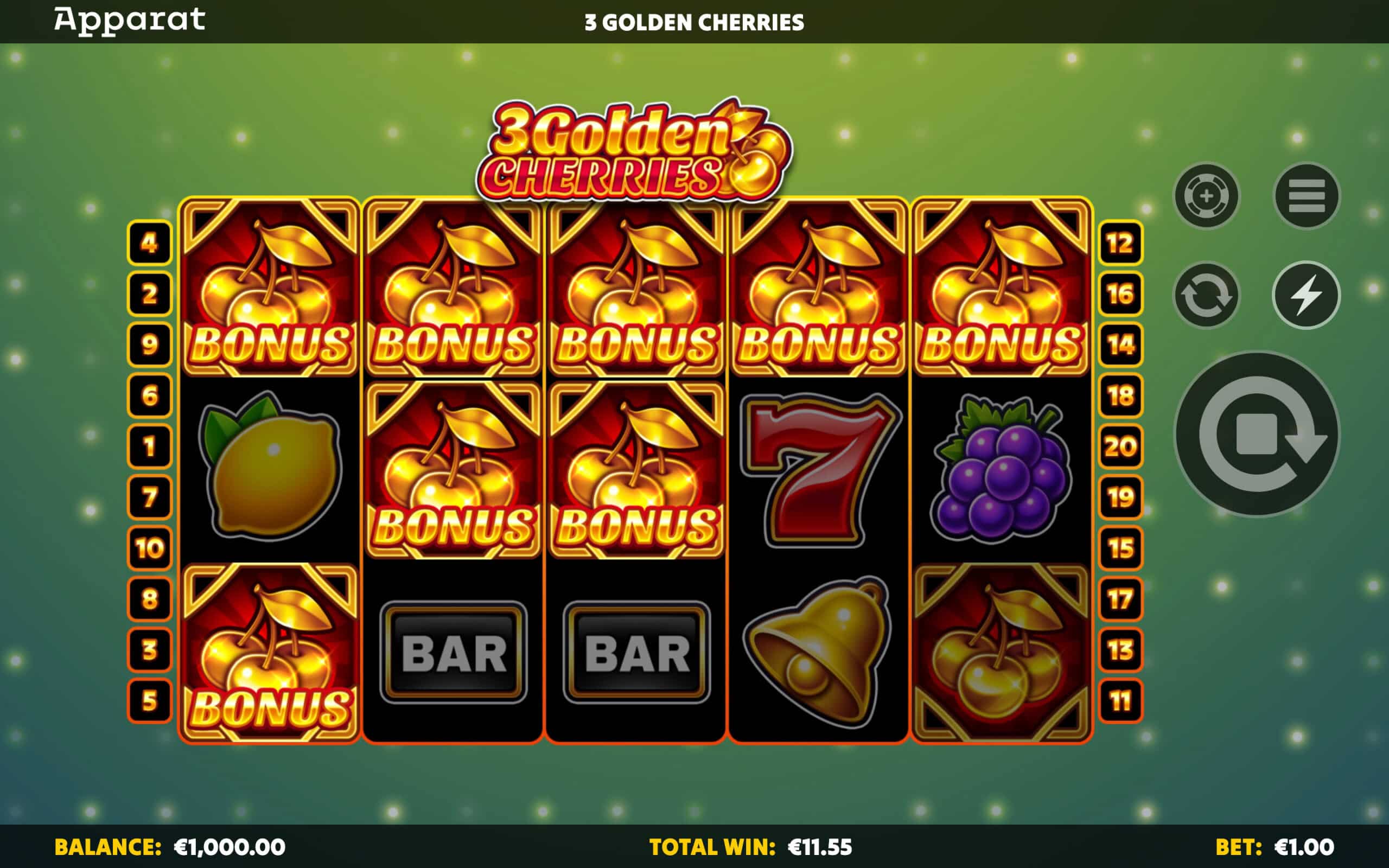Viewport: 1389px width, 868px height.
Task: Choose payline number 1 marker
Action: pos(149,446)
